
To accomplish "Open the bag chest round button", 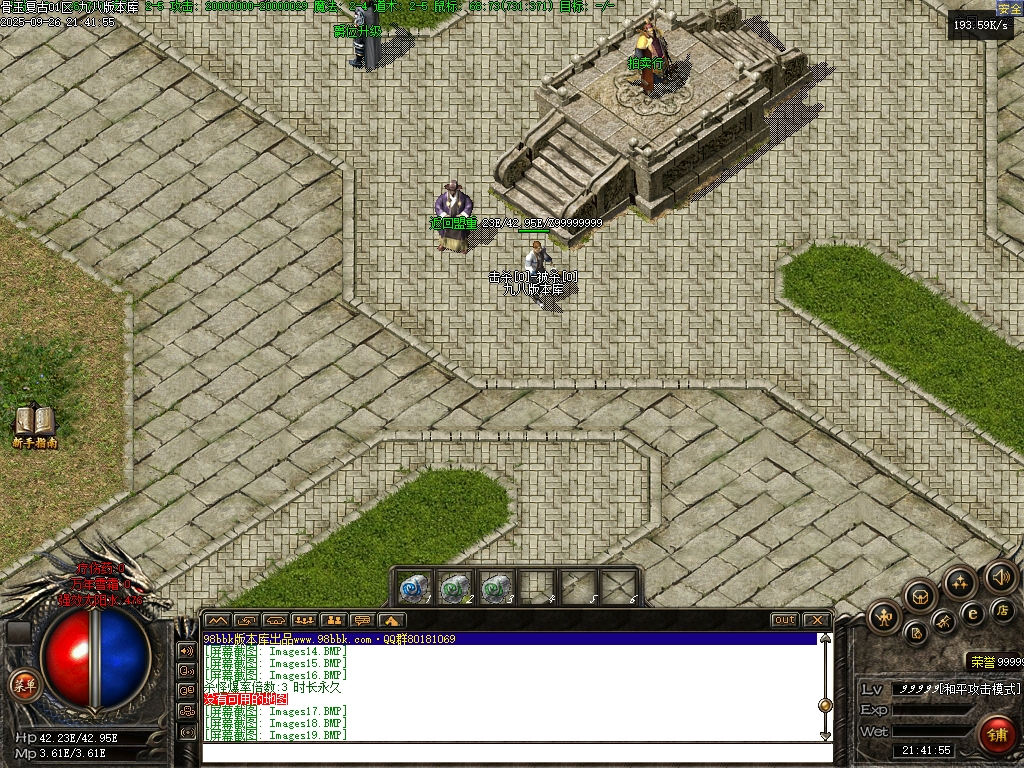I will click(920, 597).
